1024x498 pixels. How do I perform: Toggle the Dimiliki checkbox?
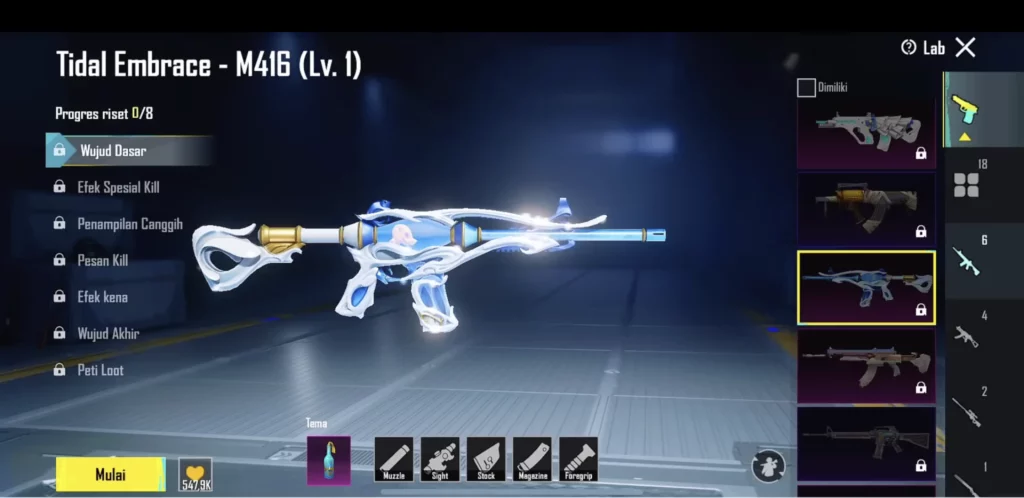click(x=806, y=88)
